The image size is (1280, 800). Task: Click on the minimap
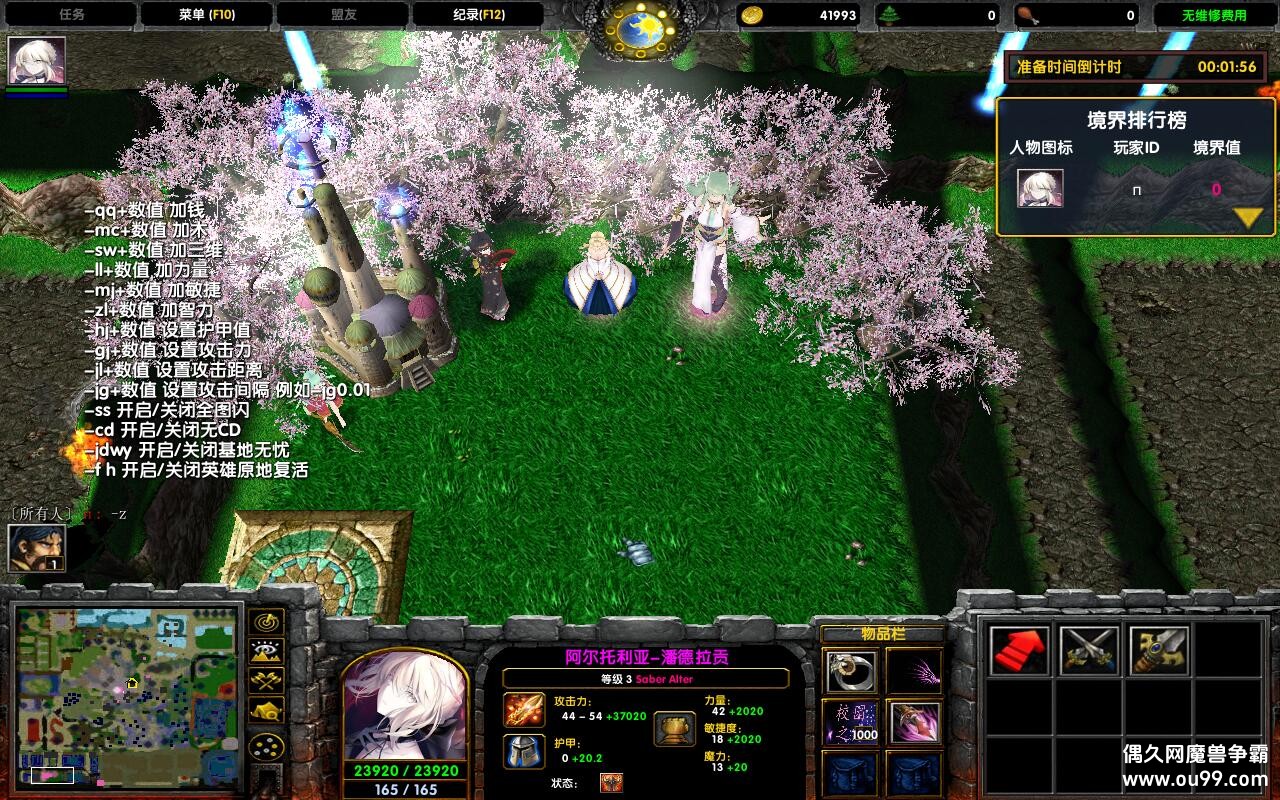click(x=127, y=695)
